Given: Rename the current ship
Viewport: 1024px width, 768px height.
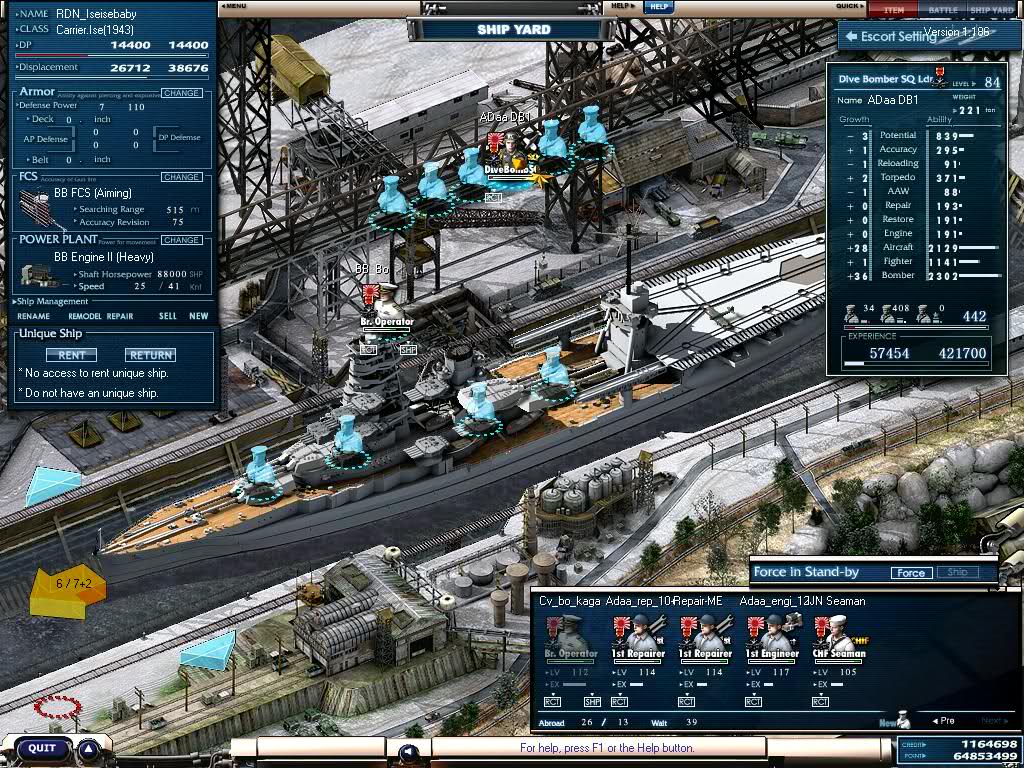Looking at the screenshot, I should tap(33, 316).
